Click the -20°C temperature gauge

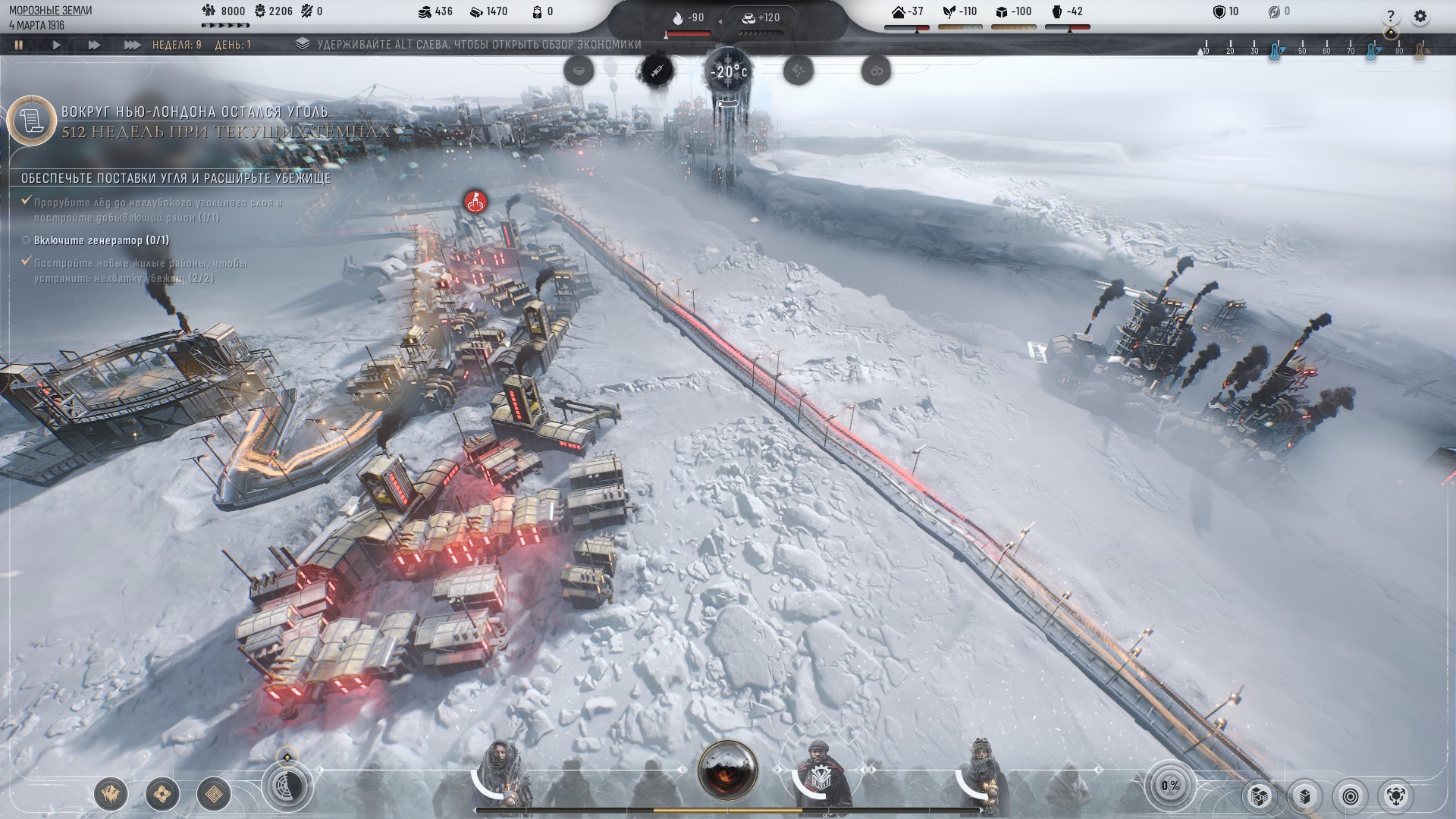pyautogui.click(x=728, y=72)
